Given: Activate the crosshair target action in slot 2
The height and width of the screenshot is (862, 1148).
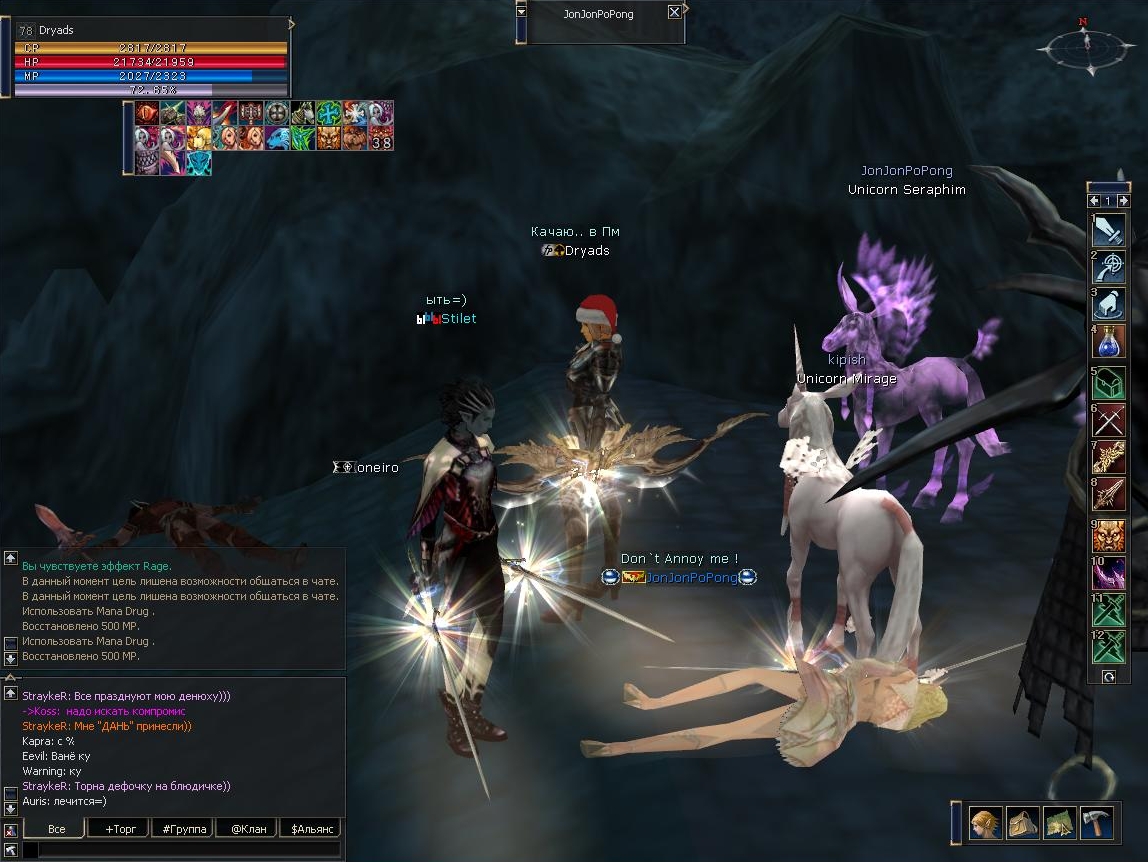Looking at the screenshot, I should (x=1109, y=267).
